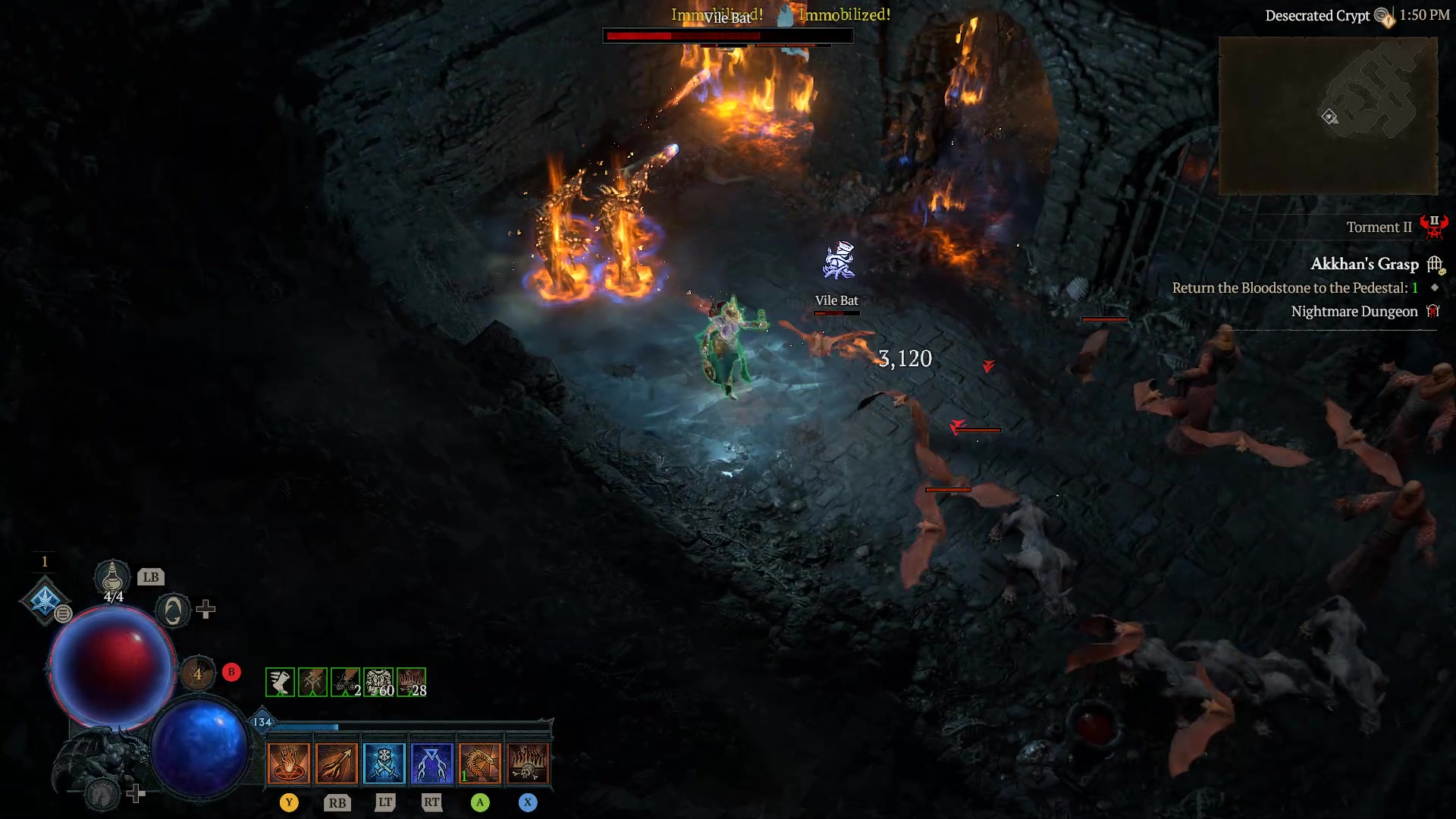Check the burning buff showing 28 stacks
Viewport: 1456px width, 819px height.
click(x=409, y=681)
